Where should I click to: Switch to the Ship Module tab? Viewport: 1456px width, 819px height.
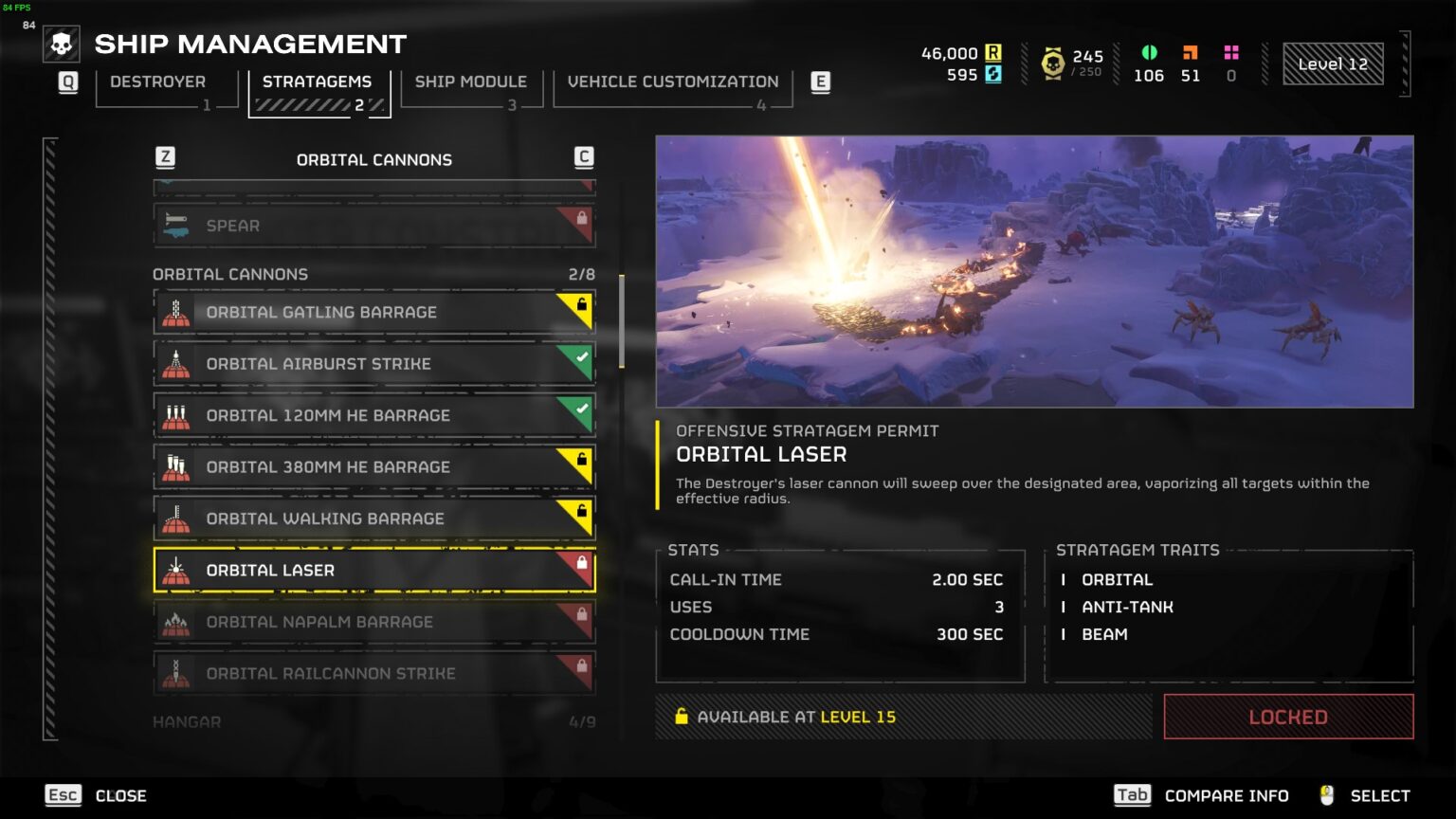coord(471,82)
